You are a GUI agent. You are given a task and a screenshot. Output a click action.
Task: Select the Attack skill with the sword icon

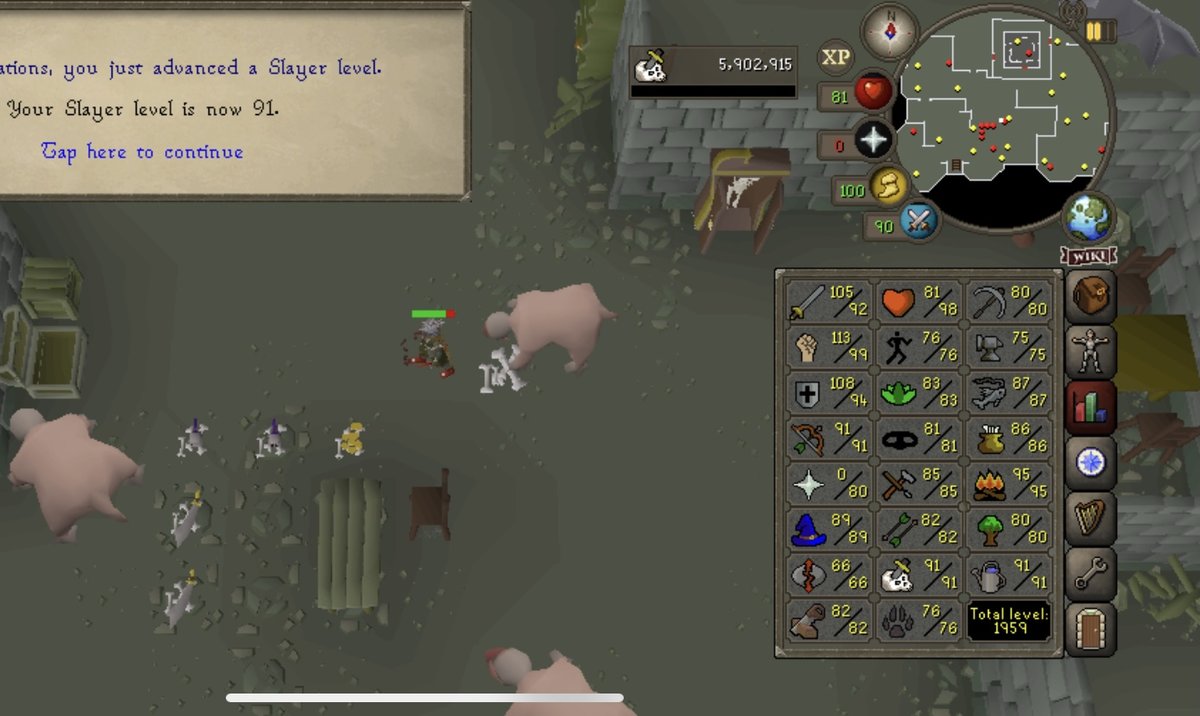[828, 301]
